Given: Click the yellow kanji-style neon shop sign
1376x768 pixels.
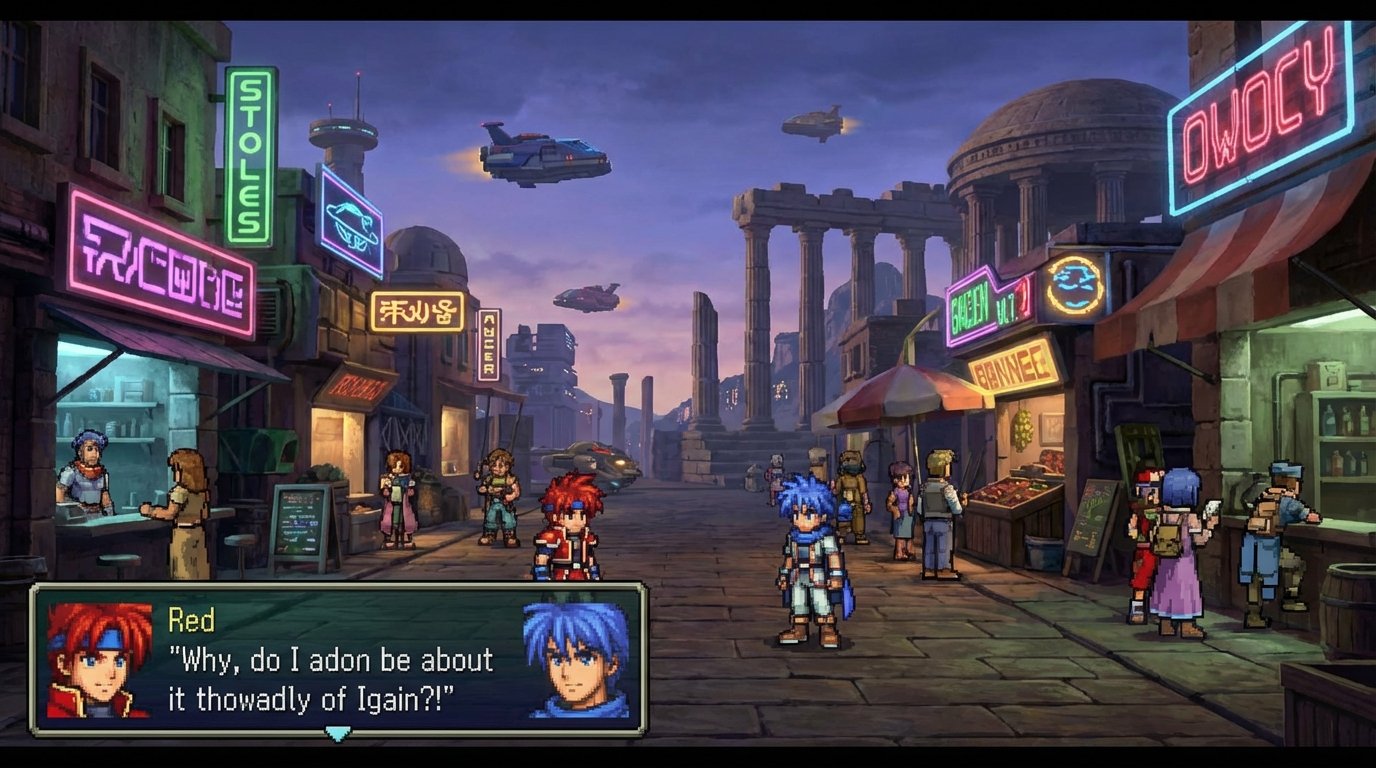Looking at the screenshot, I should 416,311.
